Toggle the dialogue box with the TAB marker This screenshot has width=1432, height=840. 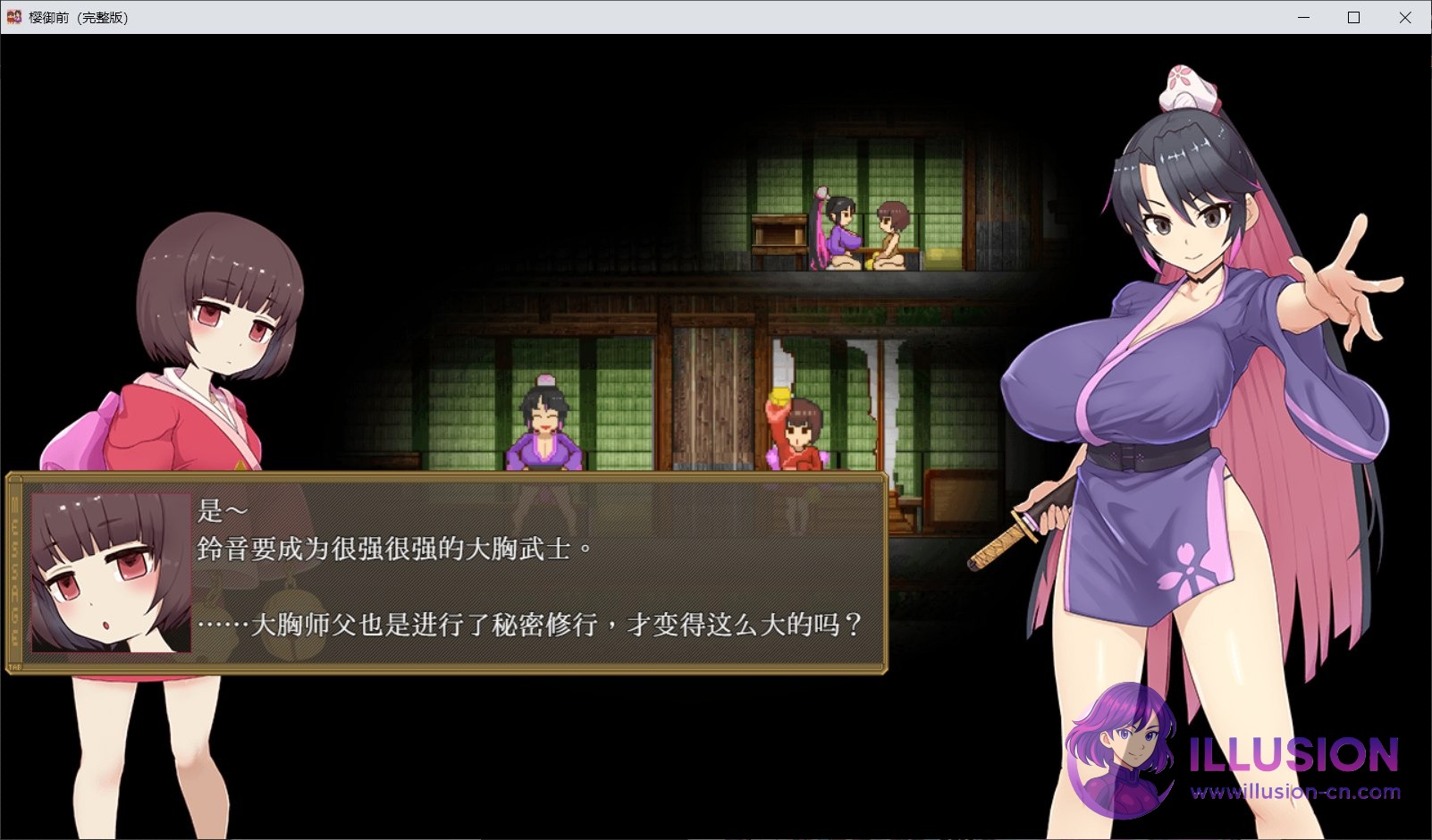[x=14, y=666]
